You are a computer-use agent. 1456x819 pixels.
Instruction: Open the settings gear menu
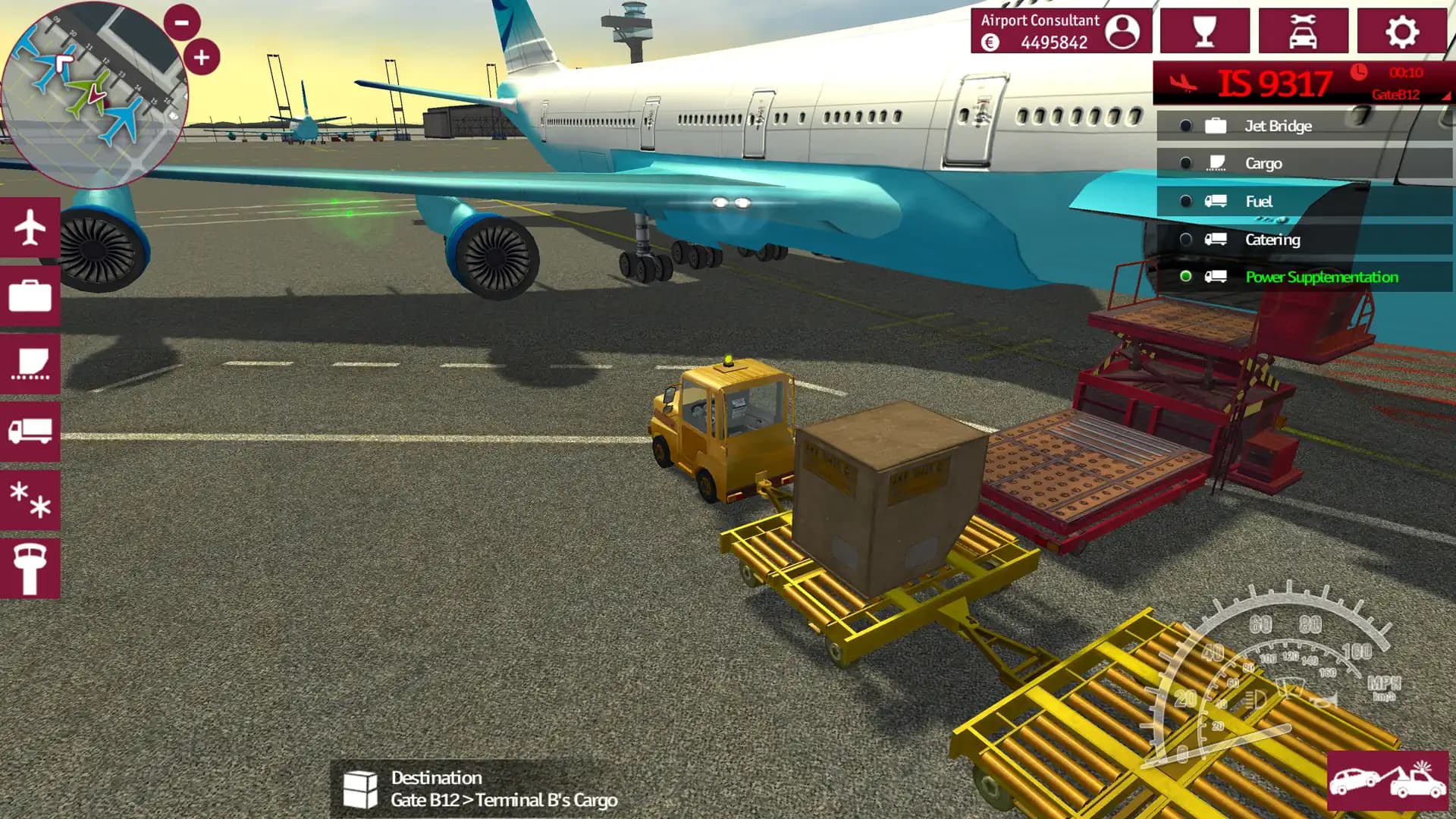tap(1401, 31)
